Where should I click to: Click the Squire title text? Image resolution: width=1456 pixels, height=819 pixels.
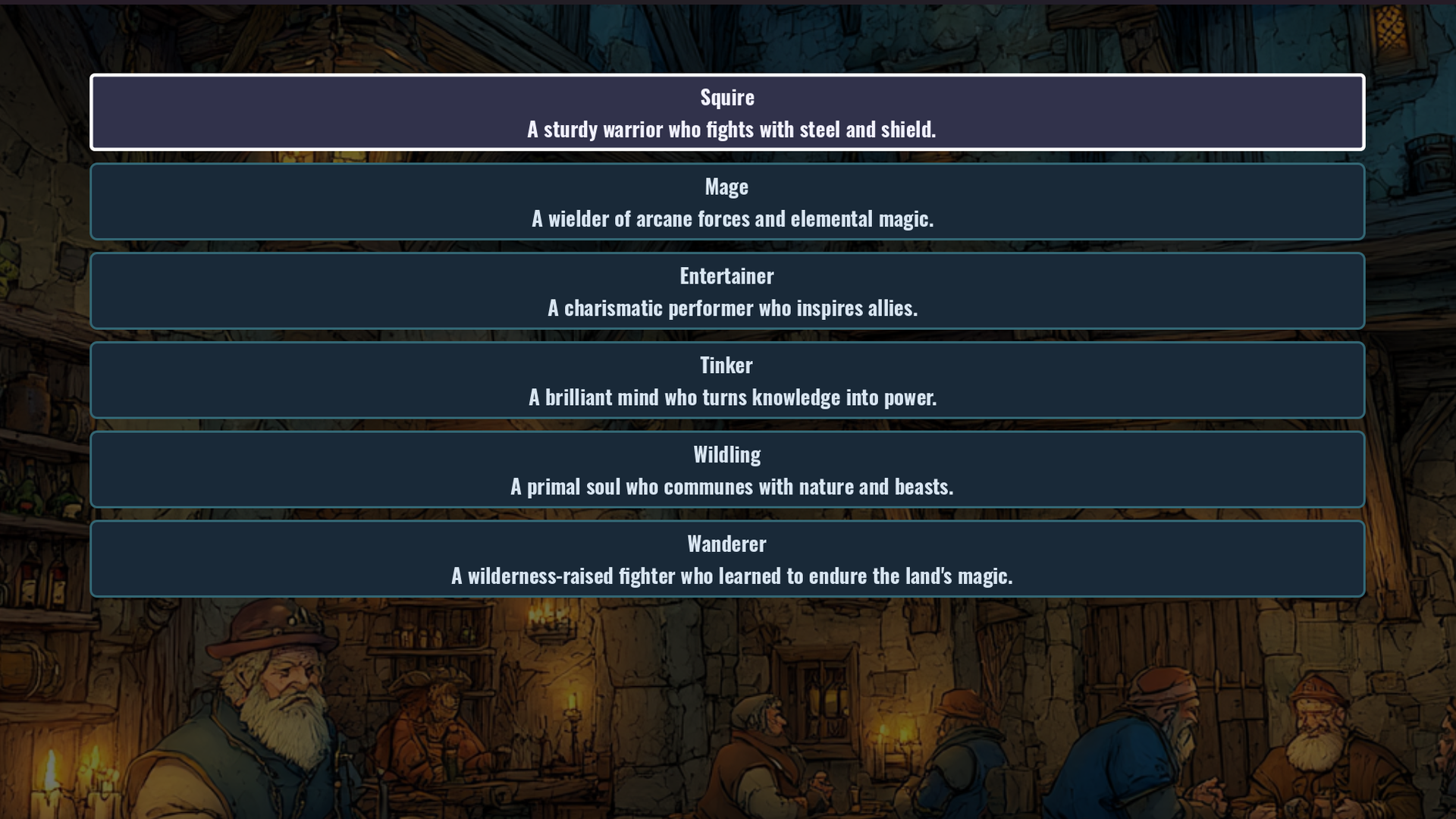pos(726,96)
